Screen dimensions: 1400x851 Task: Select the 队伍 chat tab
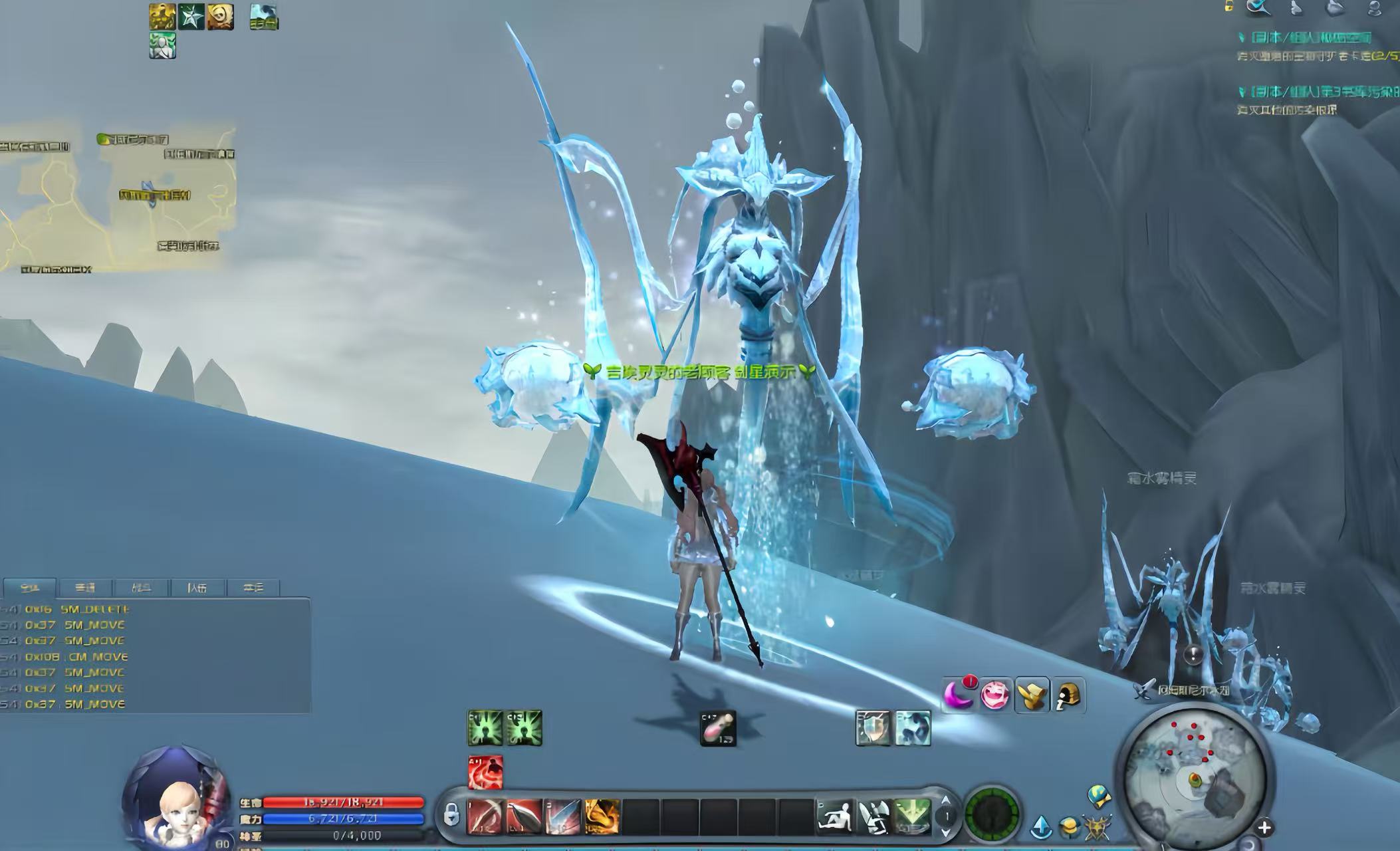197,588
